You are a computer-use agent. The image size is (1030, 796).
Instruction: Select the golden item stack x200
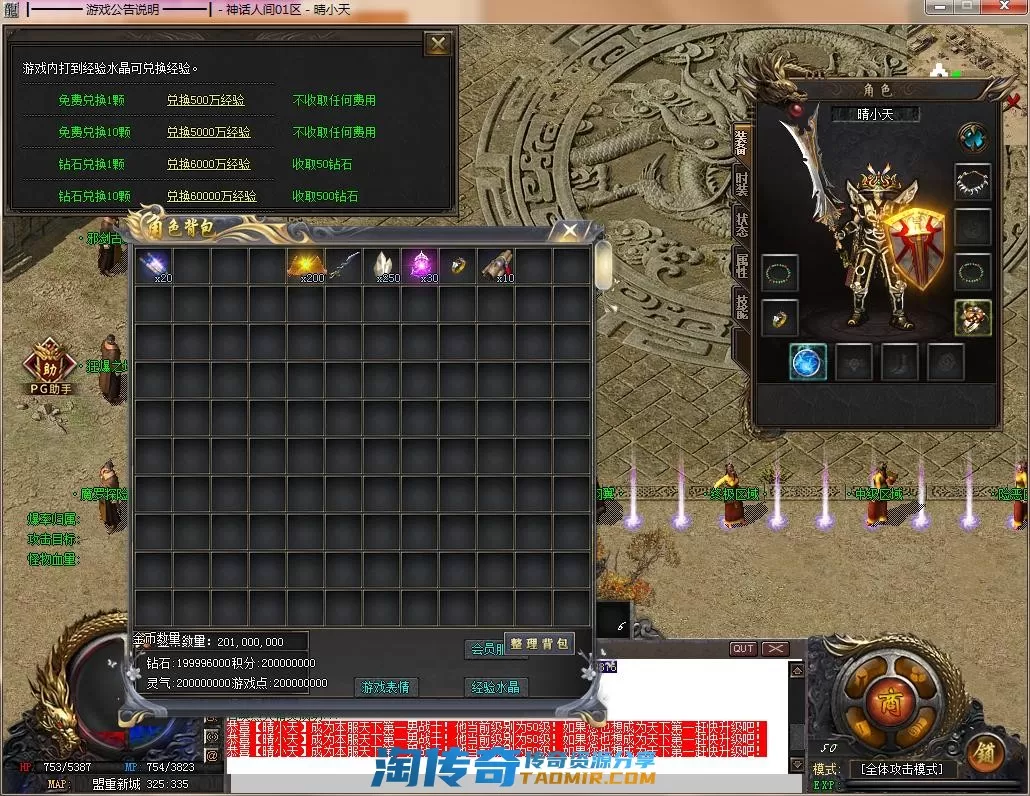tap(306, 266)
